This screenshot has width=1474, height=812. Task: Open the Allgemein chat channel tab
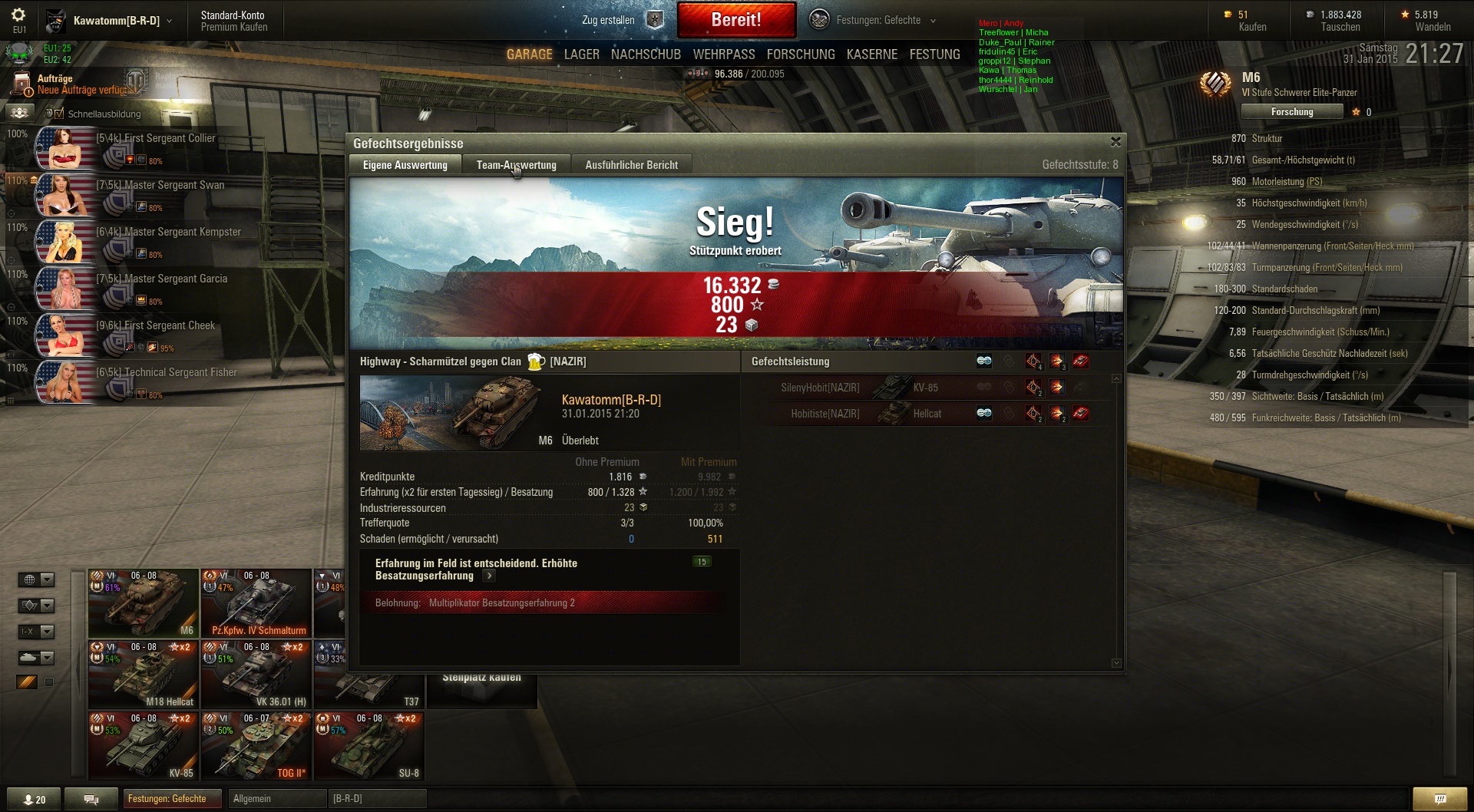click(275, 799)
